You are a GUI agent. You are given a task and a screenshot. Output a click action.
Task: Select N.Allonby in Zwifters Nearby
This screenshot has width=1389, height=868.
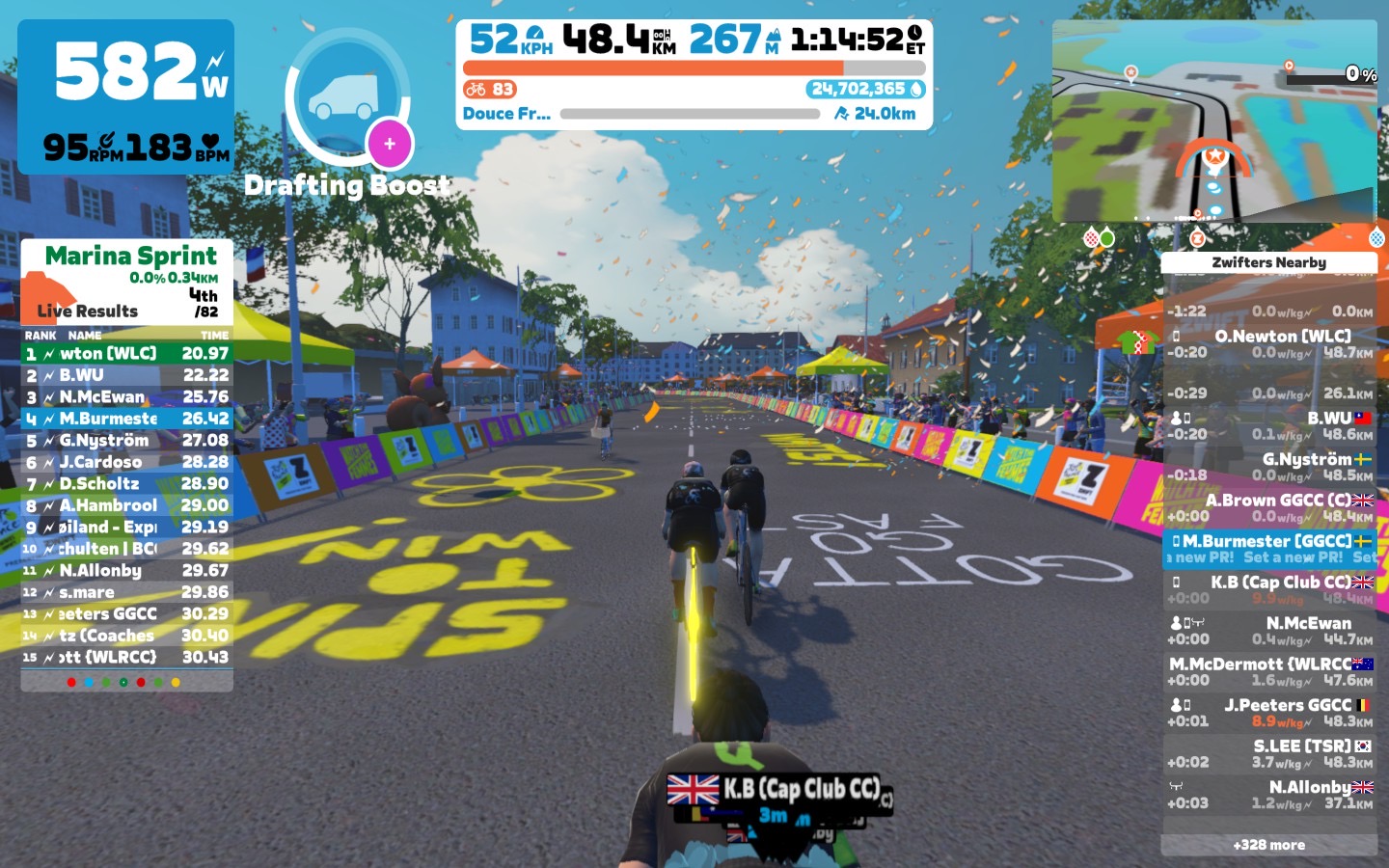click(1269, 795)
